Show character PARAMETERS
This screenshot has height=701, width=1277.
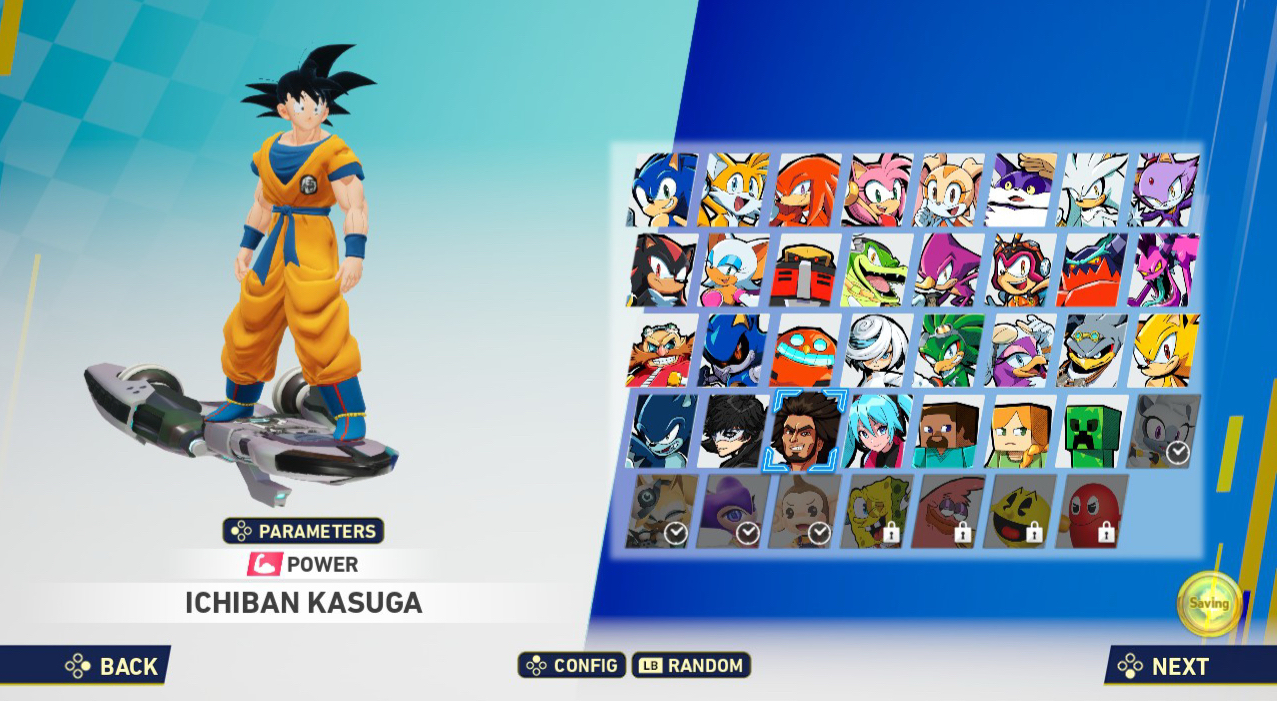click(303, 531)
